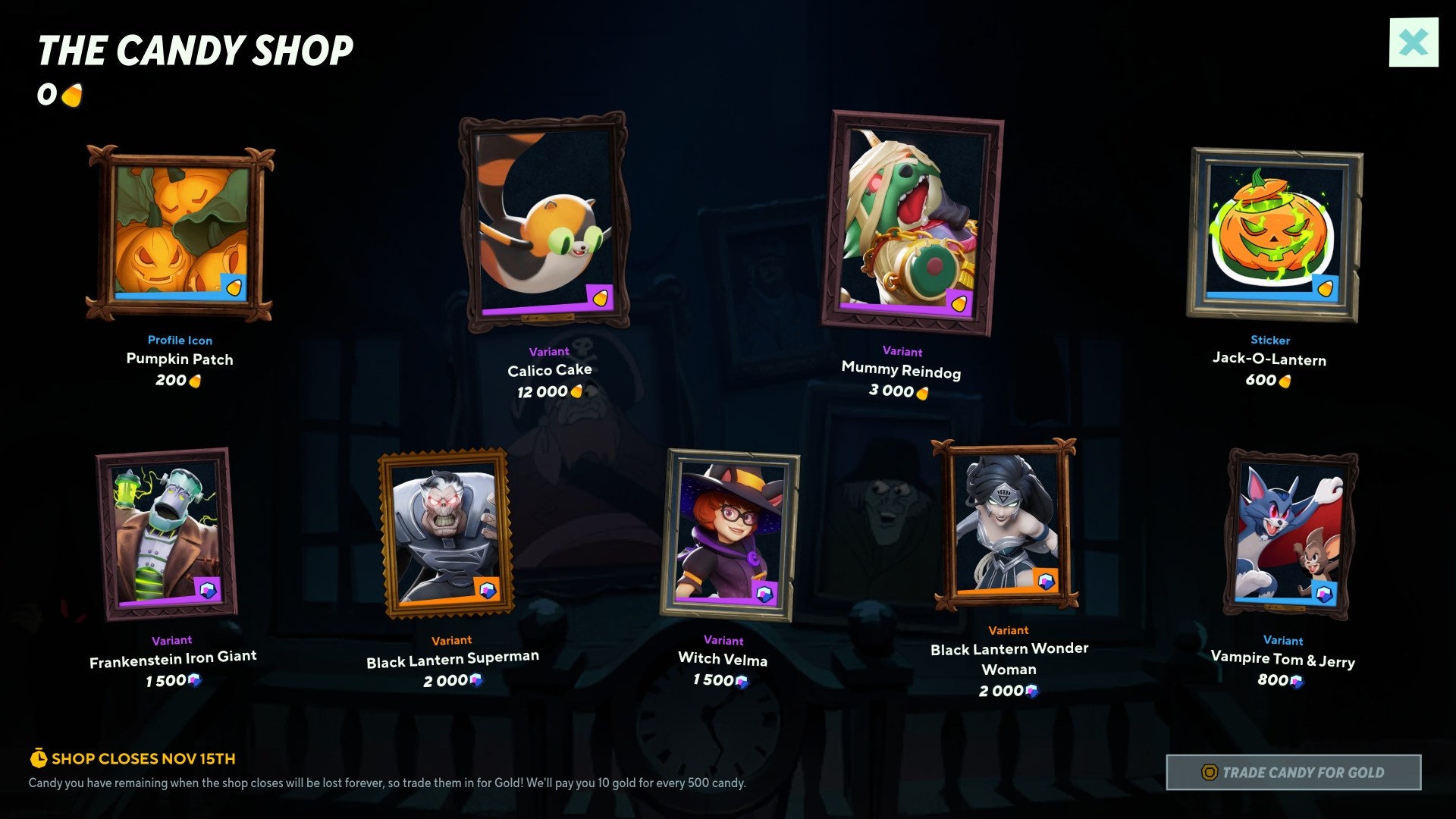Trade candy for gold

1294,772
